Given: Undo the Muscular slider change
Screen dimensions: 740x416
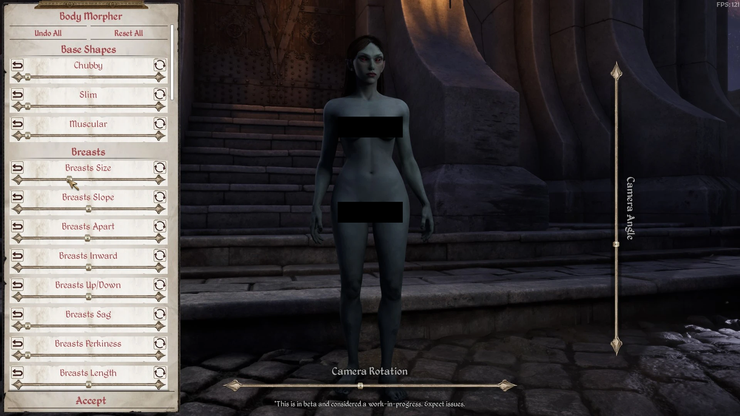Looking at the screenshot, I should click(17, 124).
